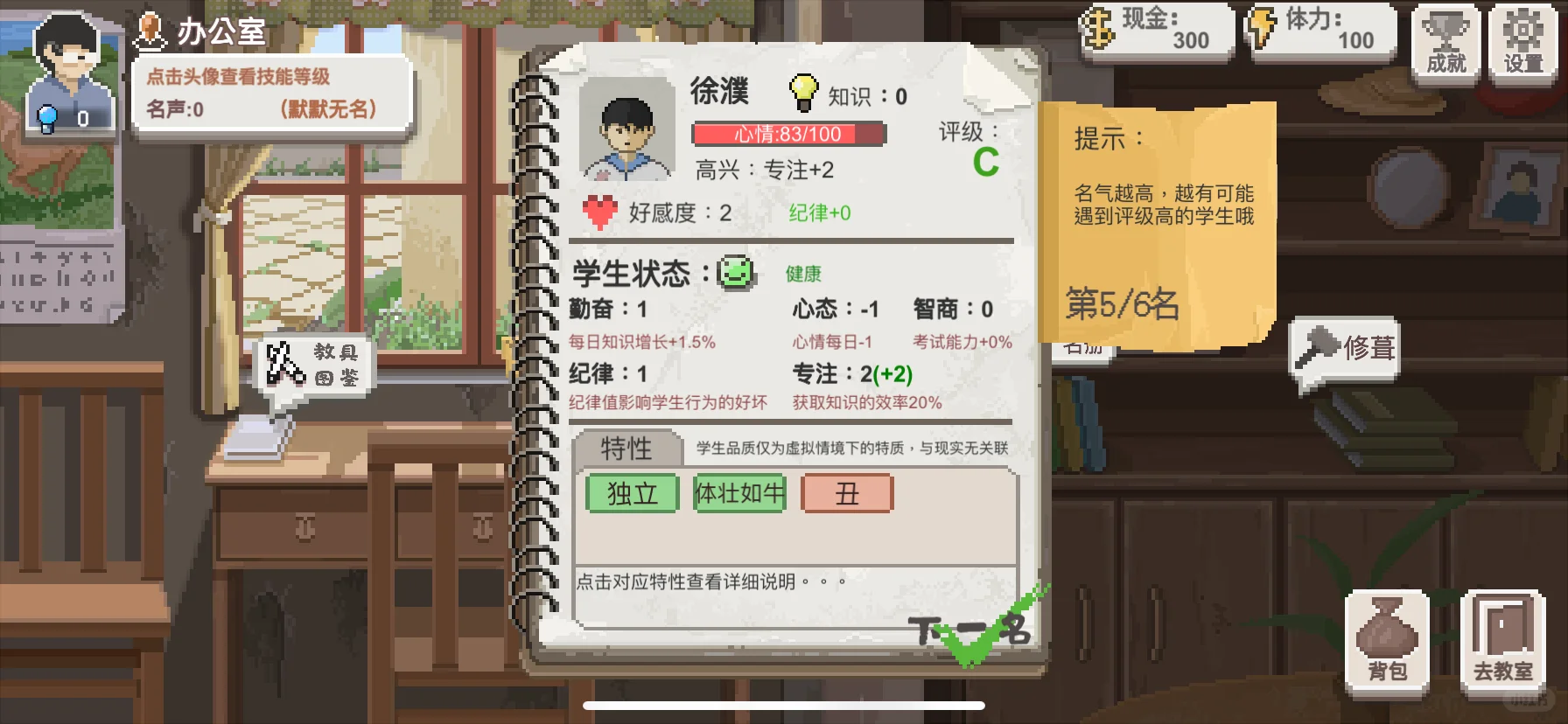Open the 设置 settings gear icon

click(1524, 41)
